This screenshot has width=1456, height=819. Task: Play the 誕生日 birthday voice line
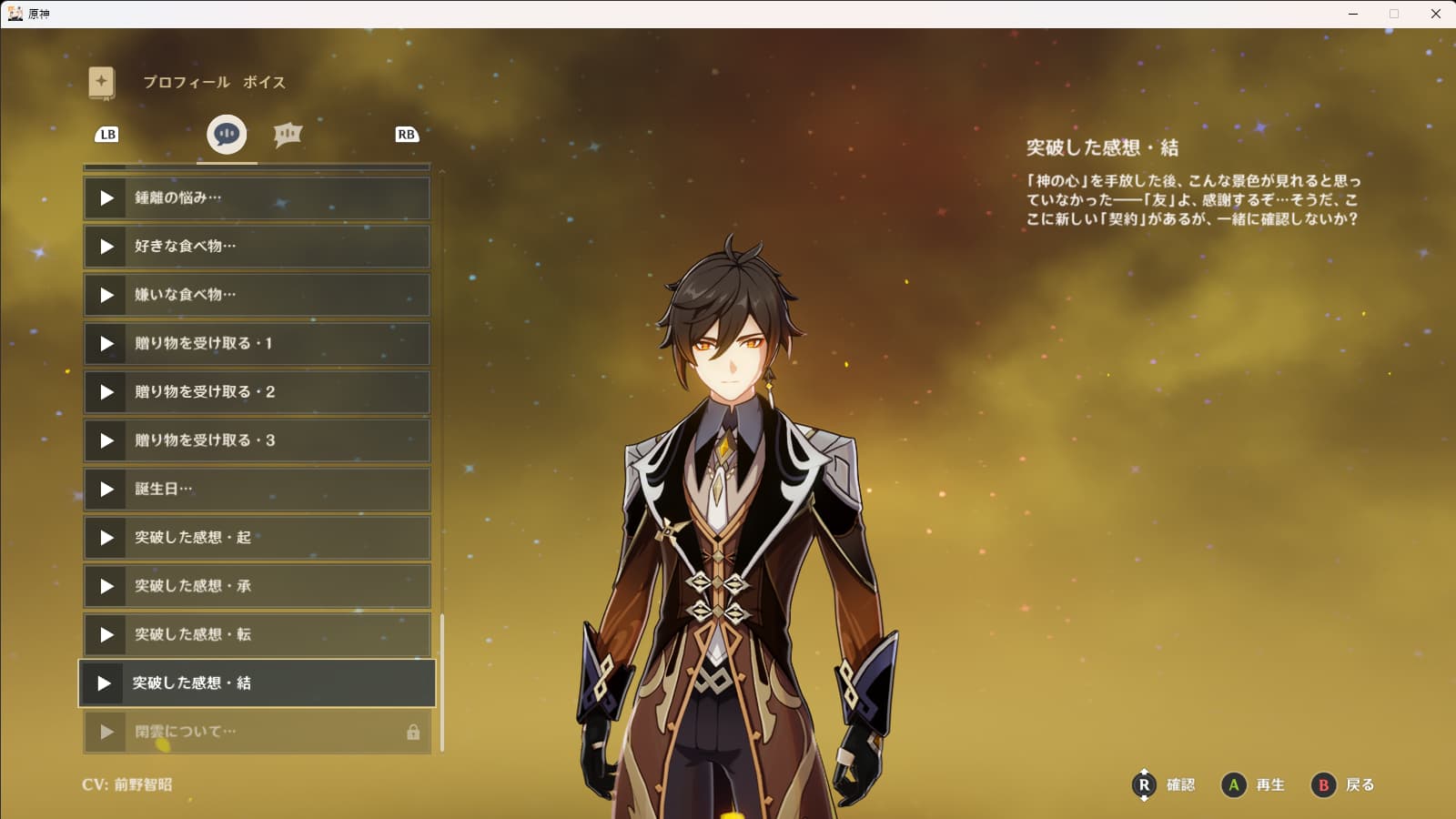click(x=106, y=490)
